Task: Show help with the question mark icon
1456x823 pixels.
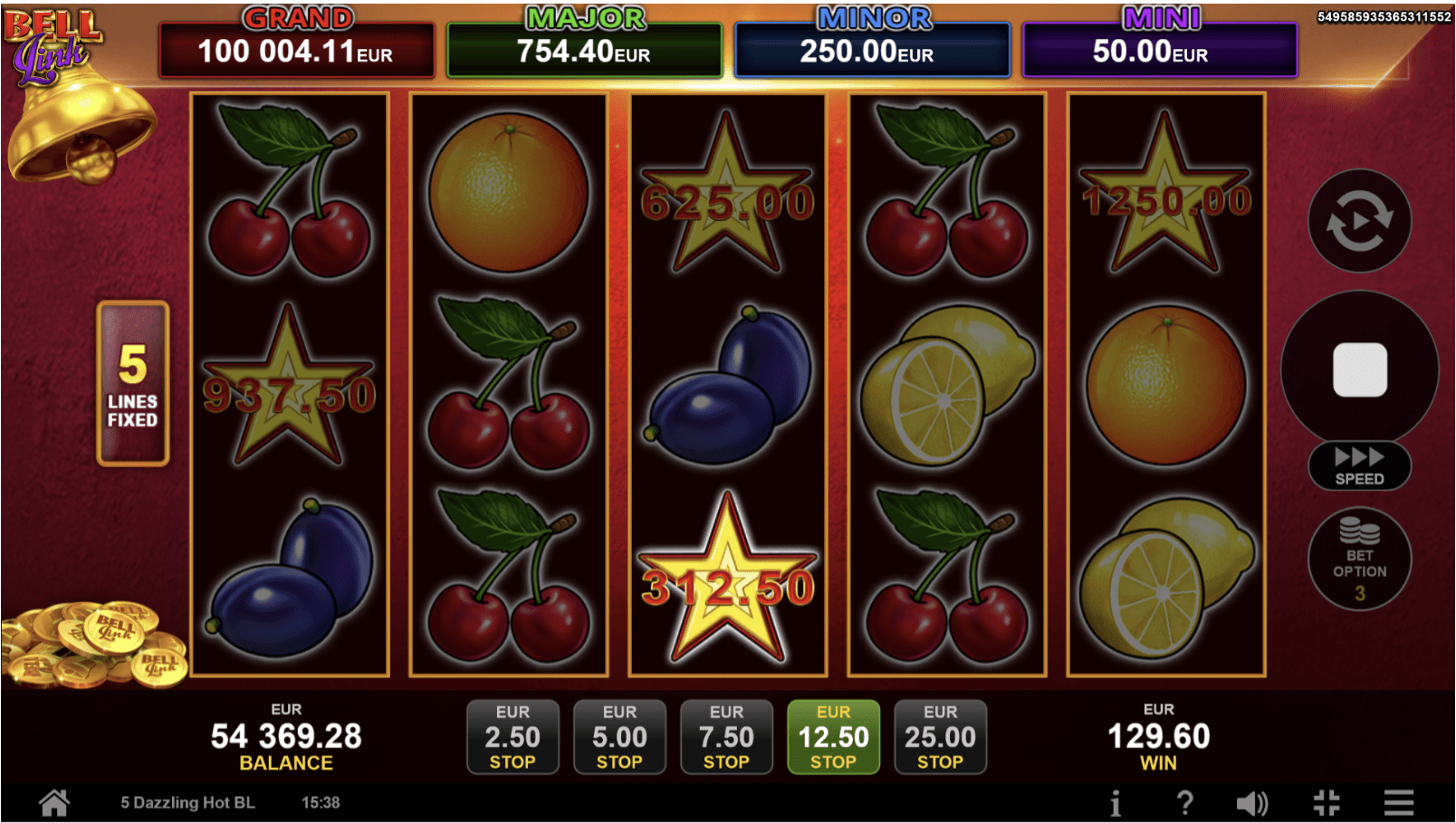Action: 1184,802
